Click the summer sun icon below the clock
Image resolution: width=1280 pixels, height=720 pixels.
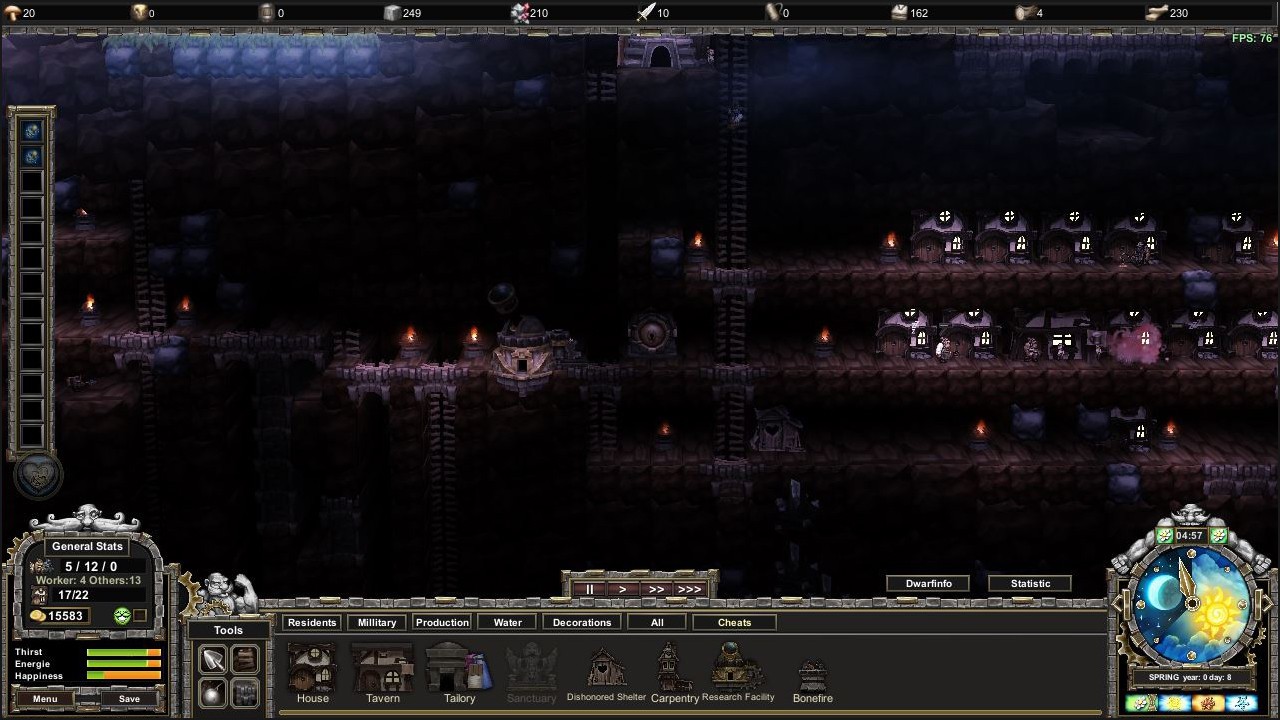[x=1173, y=701]
